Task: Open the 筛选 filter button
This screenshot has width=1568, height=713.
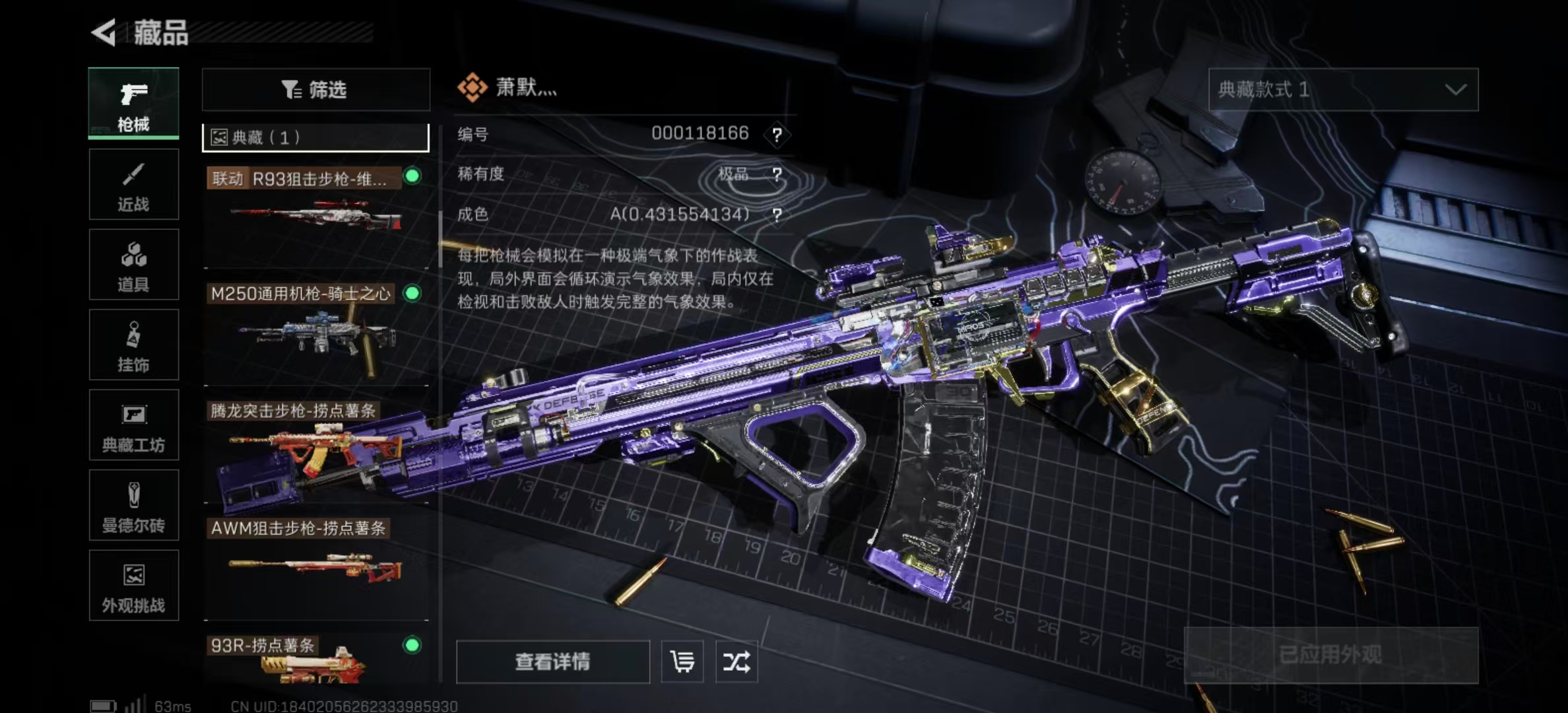Action: click(x=315, y=90)
